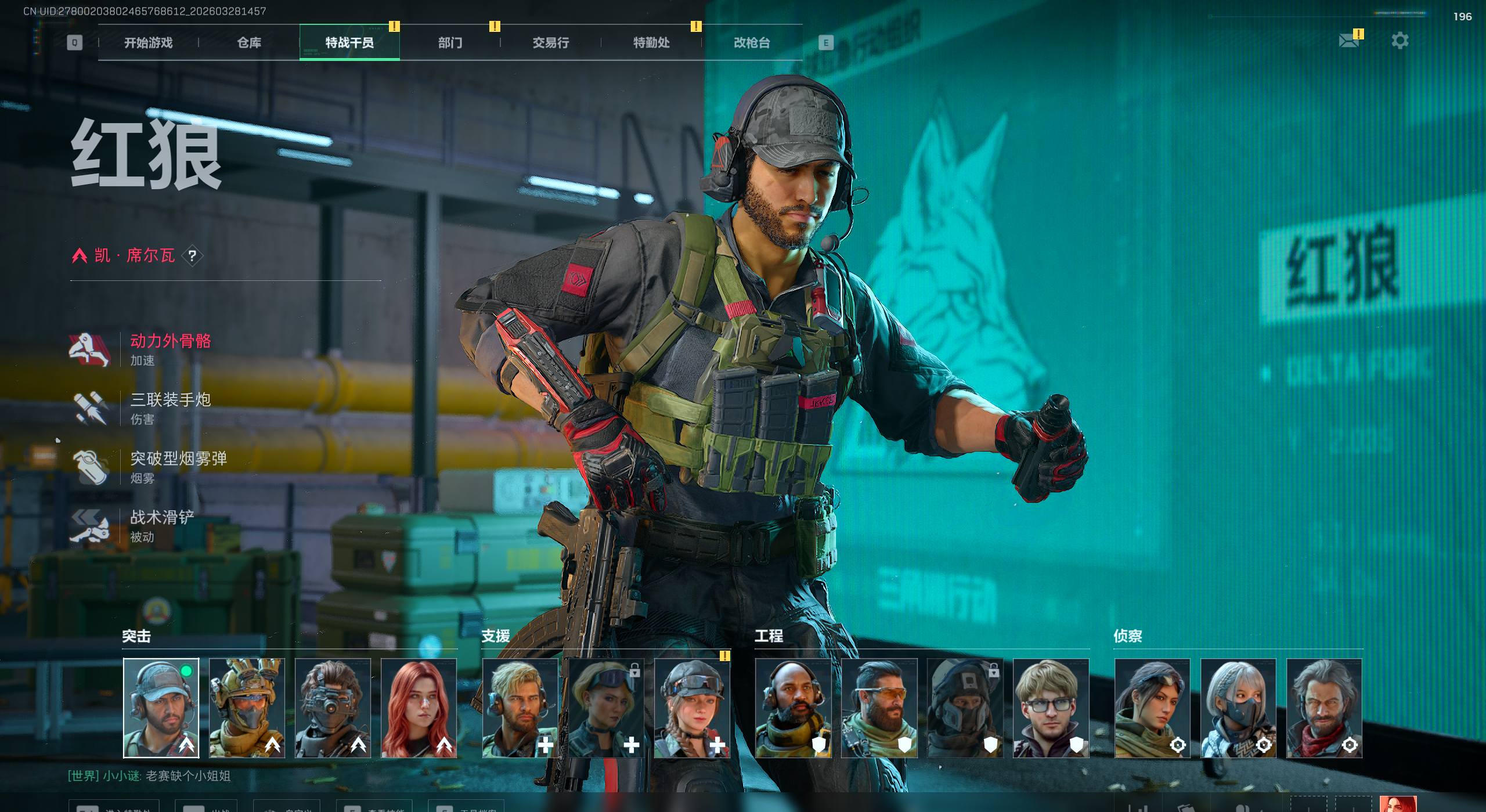The image size is (1486, 812).
Task: Open the 特勤处 tab
Action: click(651, 42)
